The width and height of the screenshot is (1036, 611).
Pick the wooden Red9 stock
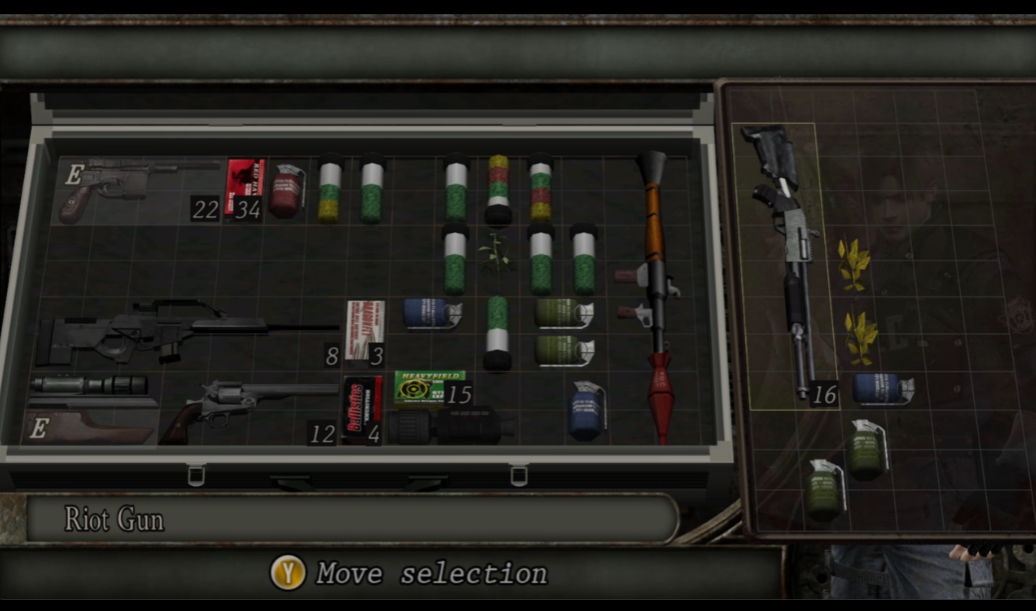90,425
